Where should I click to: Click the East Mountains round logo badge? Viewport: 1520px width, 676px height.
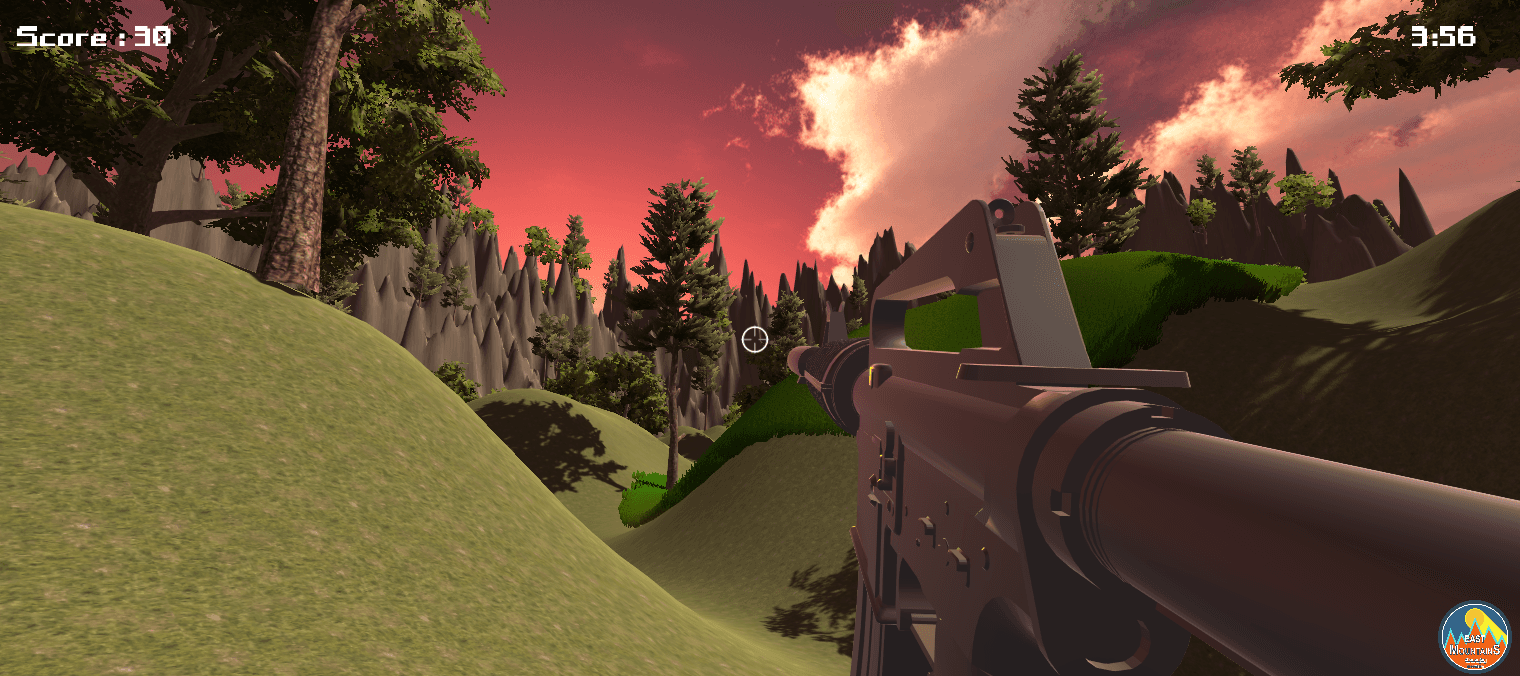1473,636
